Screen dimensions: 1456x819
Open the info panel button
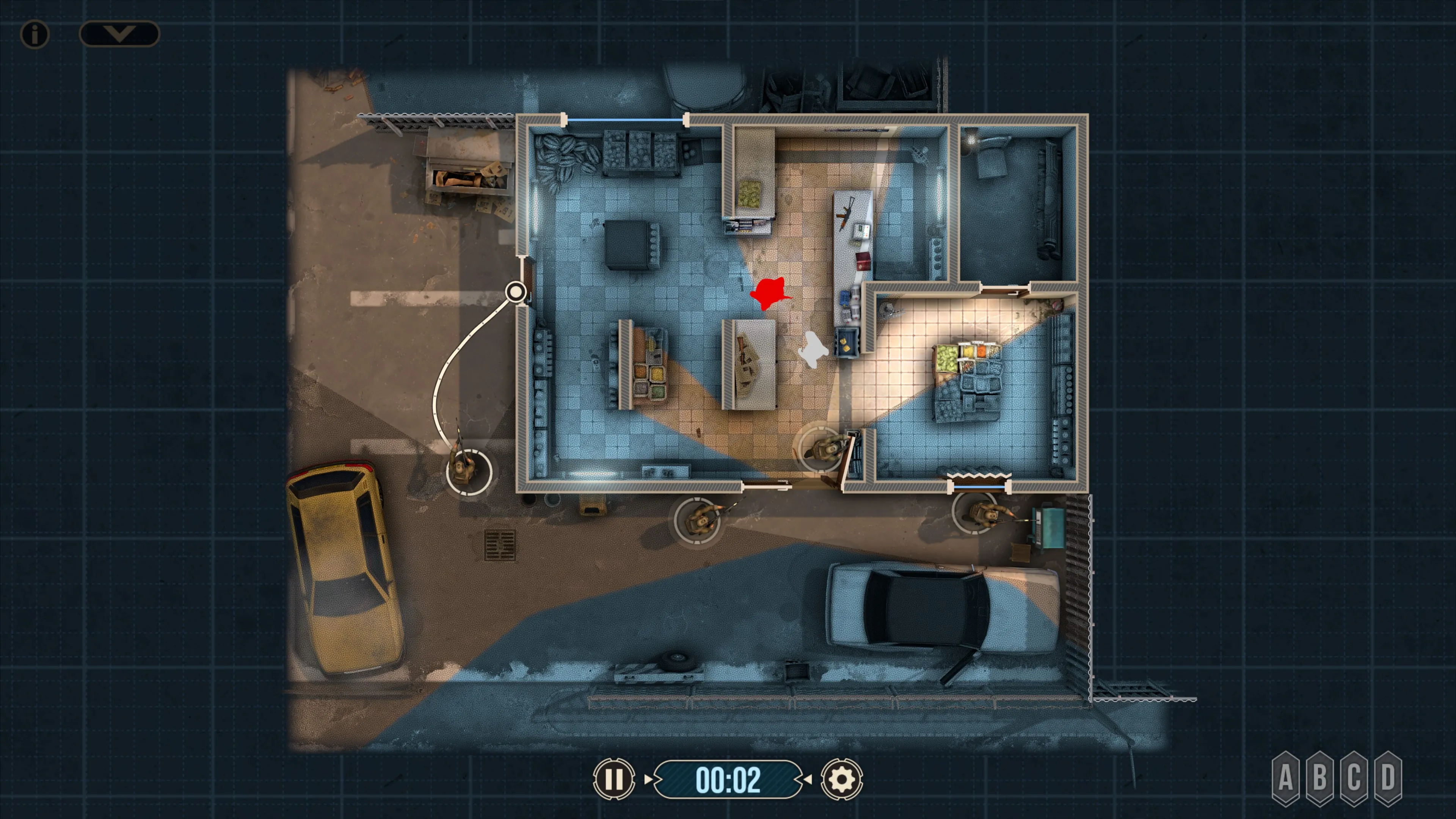coord(35,35)
